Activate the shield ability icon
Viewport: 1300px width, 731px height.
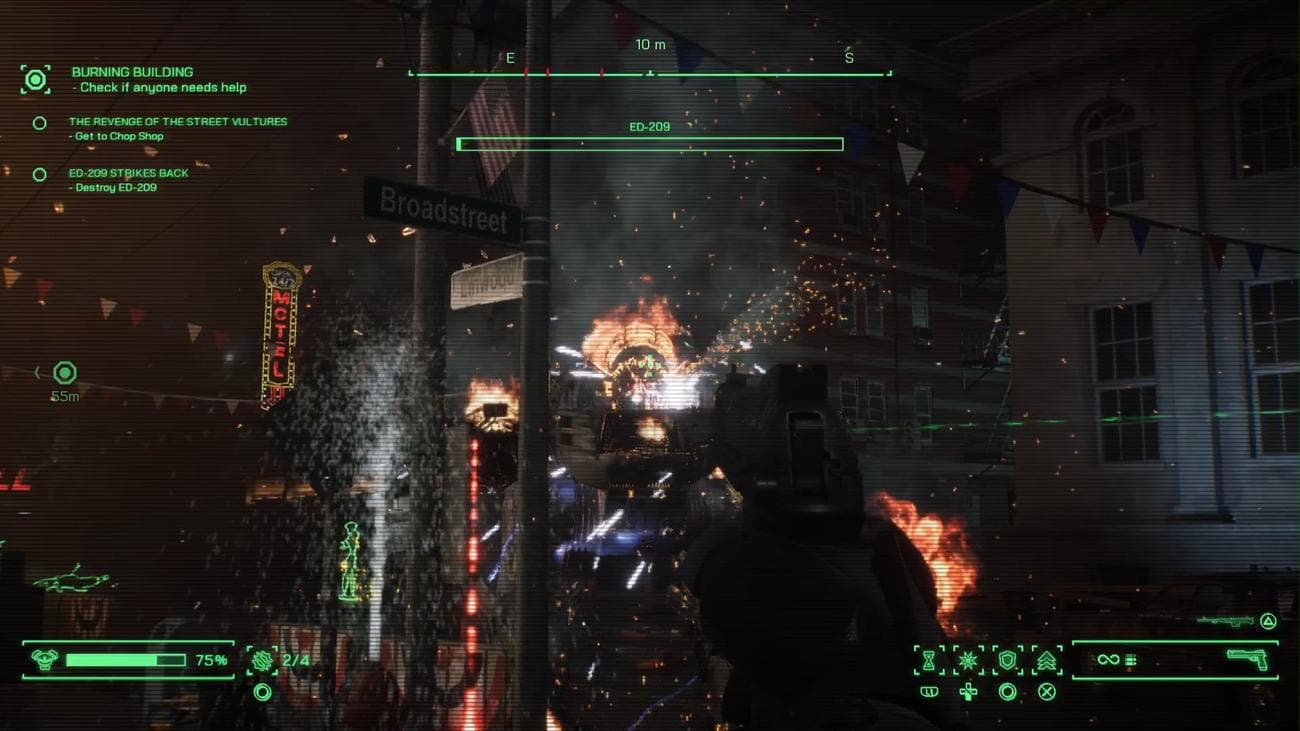click(x=1008, y=660)
